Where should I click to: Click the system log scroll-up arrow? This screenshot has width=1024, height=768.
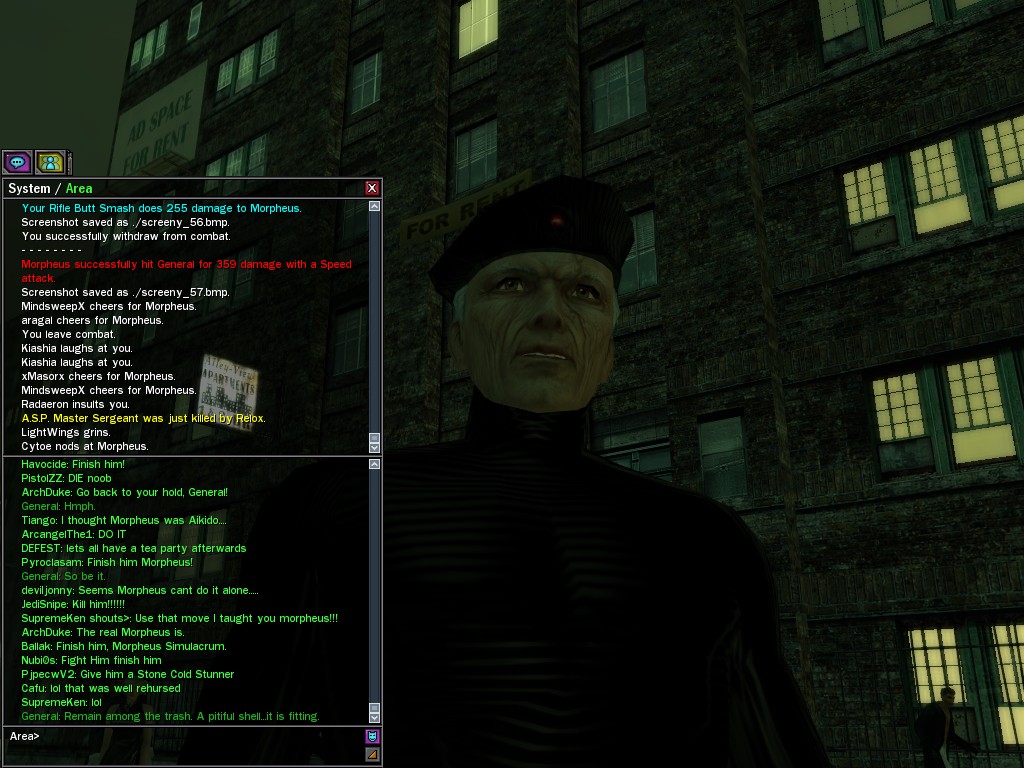click(x=374, y=206)
